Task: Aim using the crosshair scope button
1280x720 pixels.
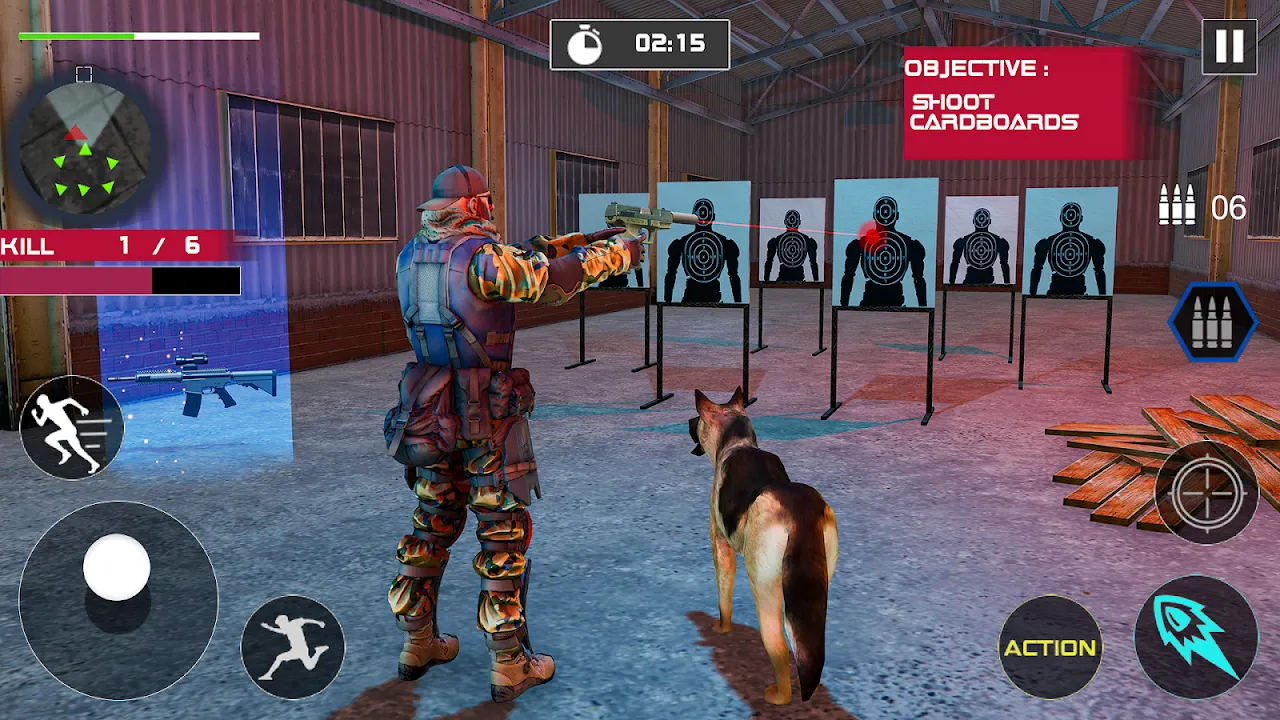Action: coord(1207,492)
